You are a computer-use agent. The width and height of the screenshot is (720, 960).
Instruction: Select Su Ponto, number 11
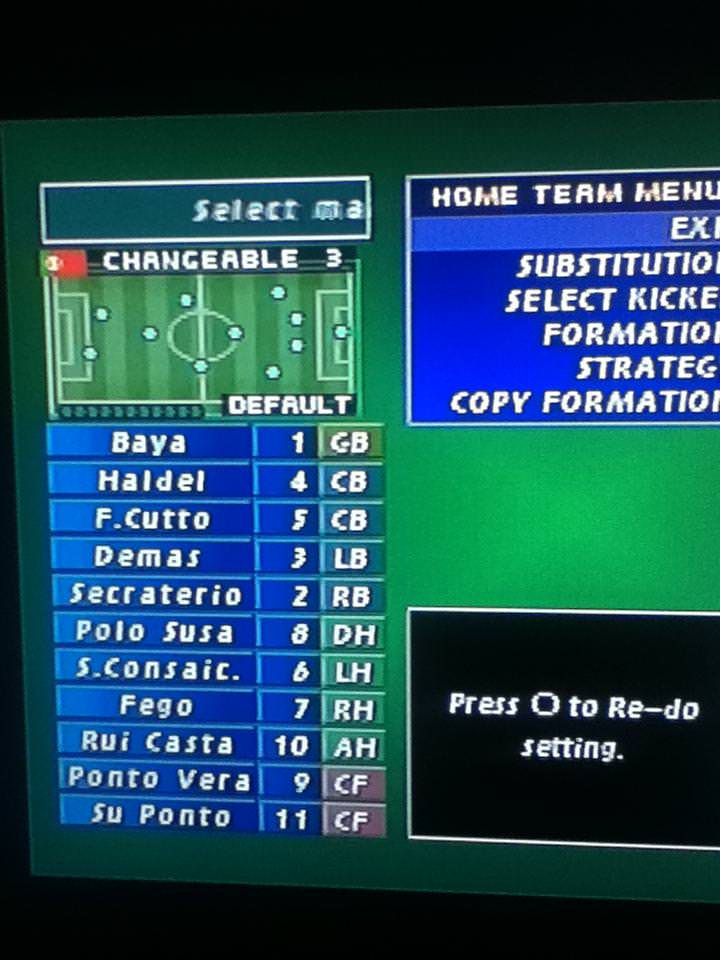point(160,815)
